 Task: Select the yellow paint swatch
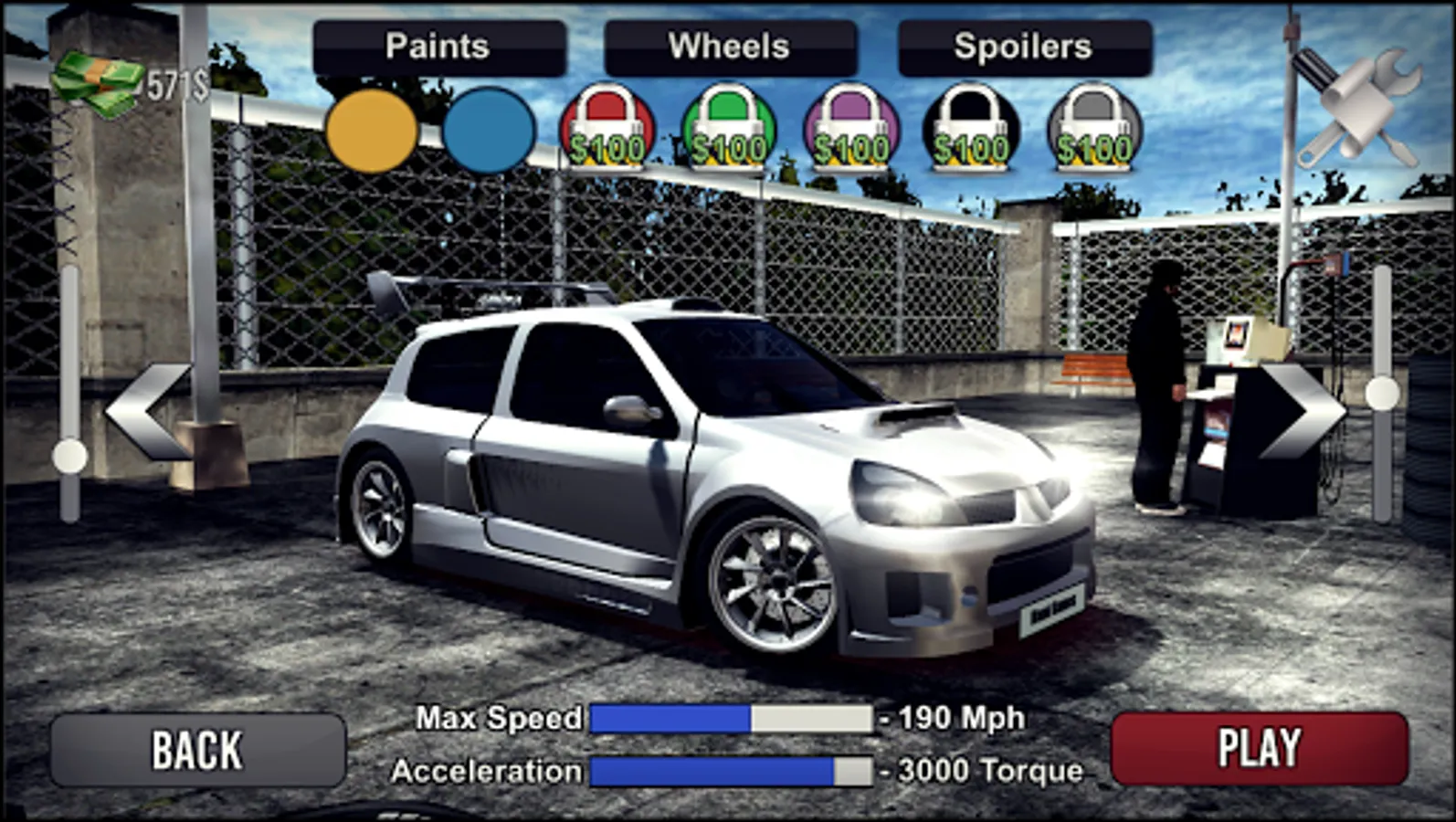[373, 131]
